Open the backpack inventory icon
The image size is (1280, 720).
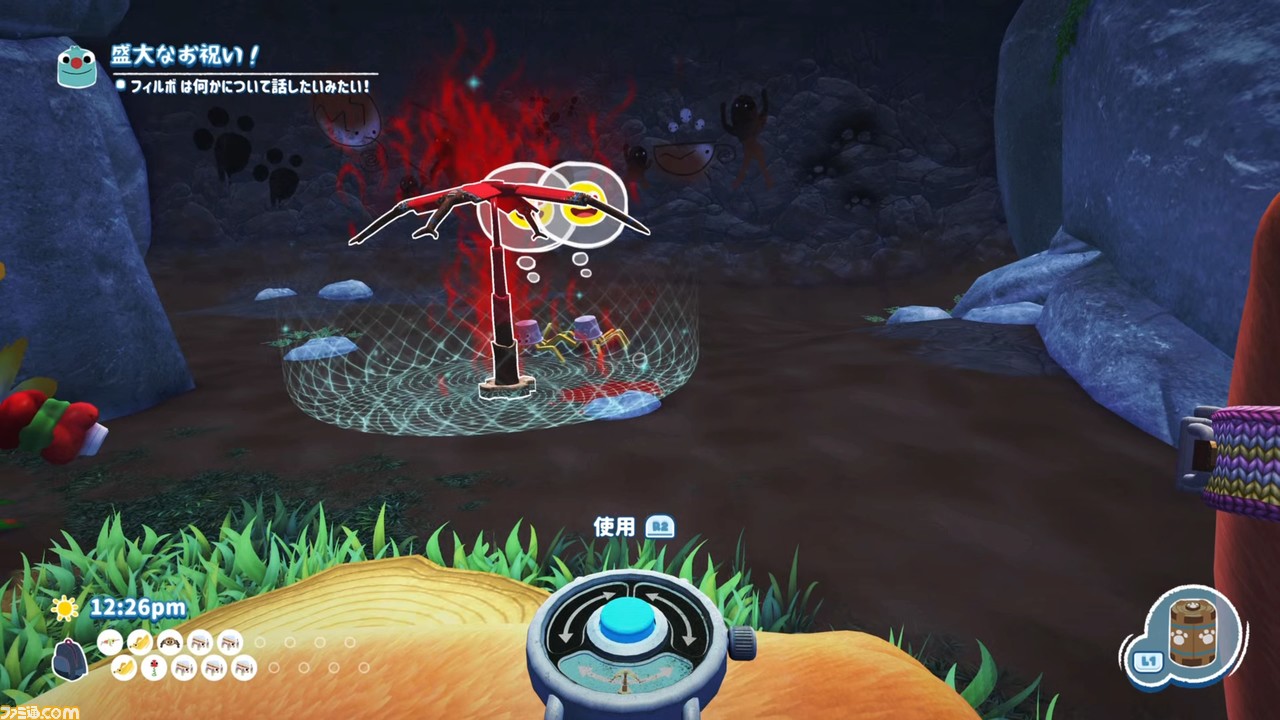pyautogui.click(x=69, y=657)
